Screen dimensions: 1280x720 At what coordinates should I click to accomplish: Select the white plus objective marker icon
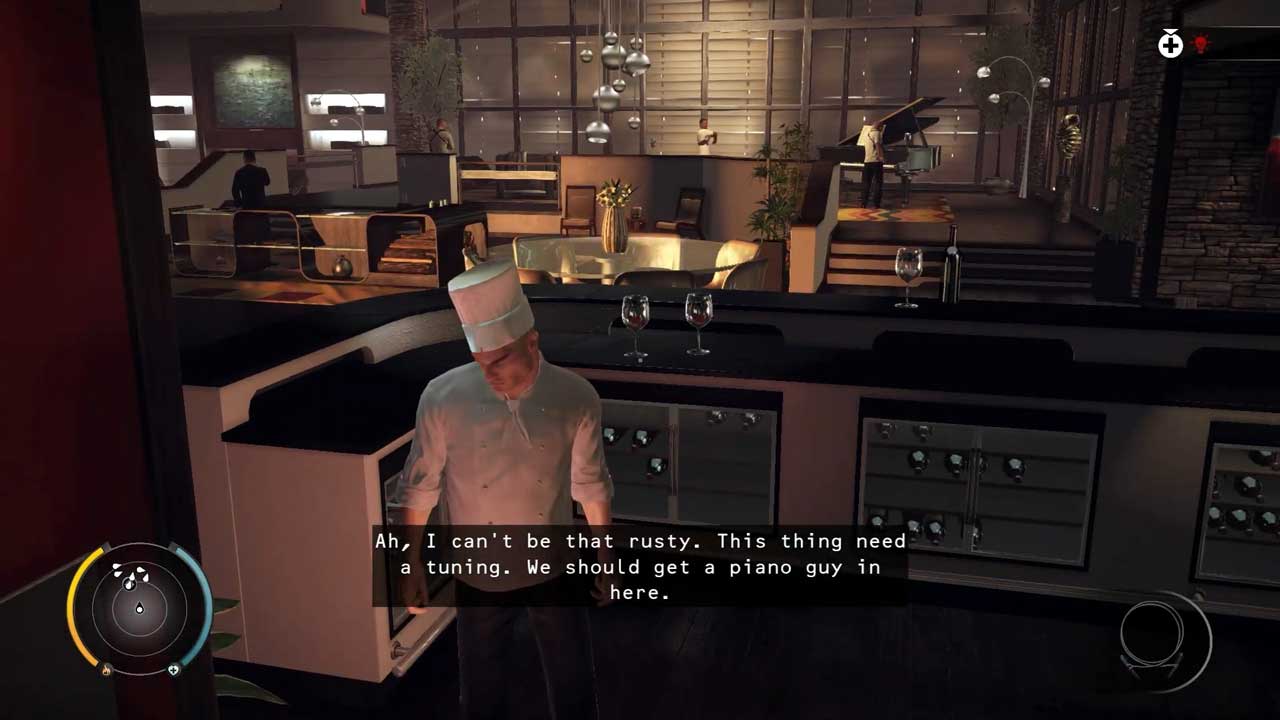[1170, 44]
